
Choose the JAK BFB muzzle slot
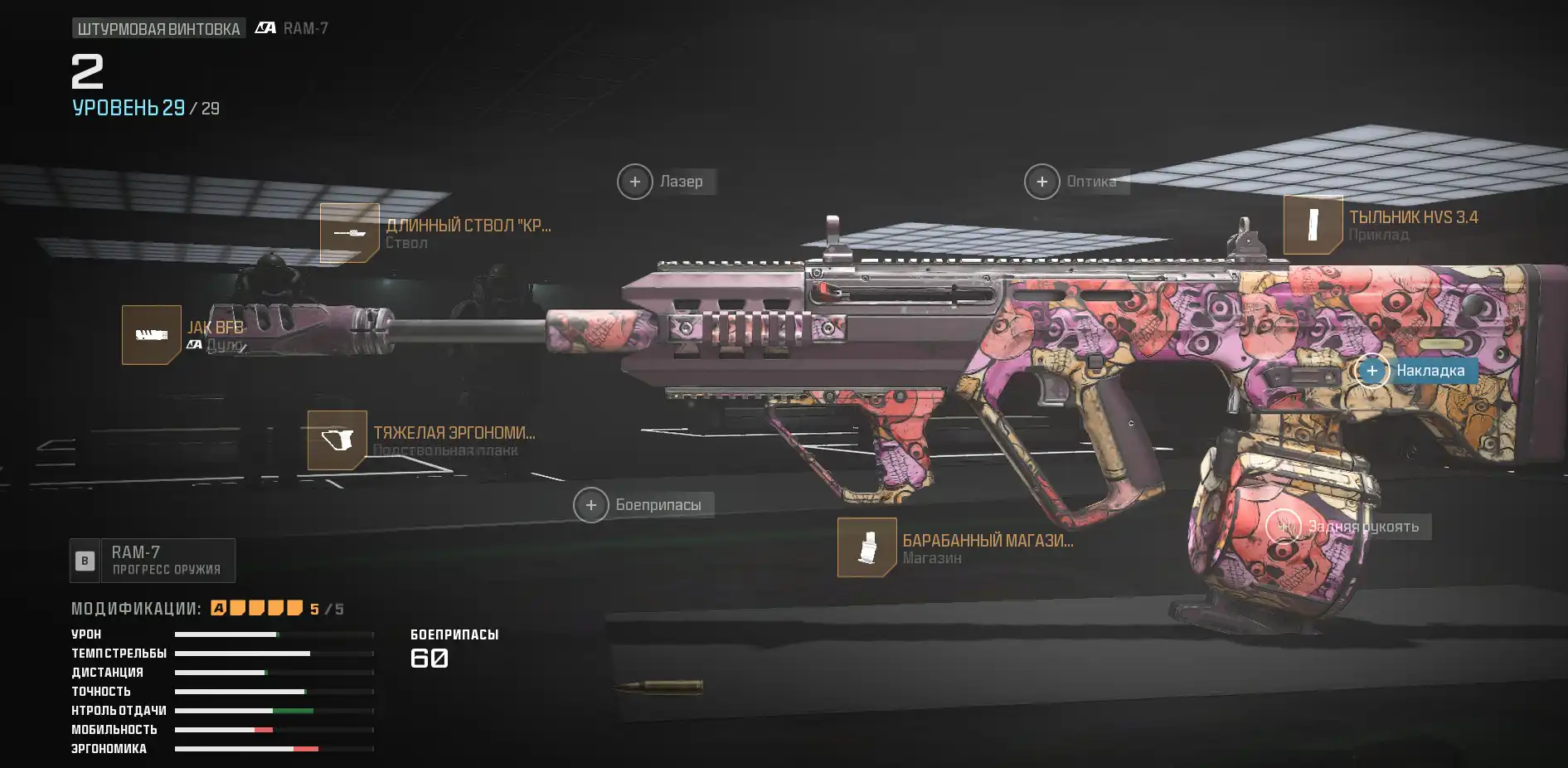click(x=152, y=335)
